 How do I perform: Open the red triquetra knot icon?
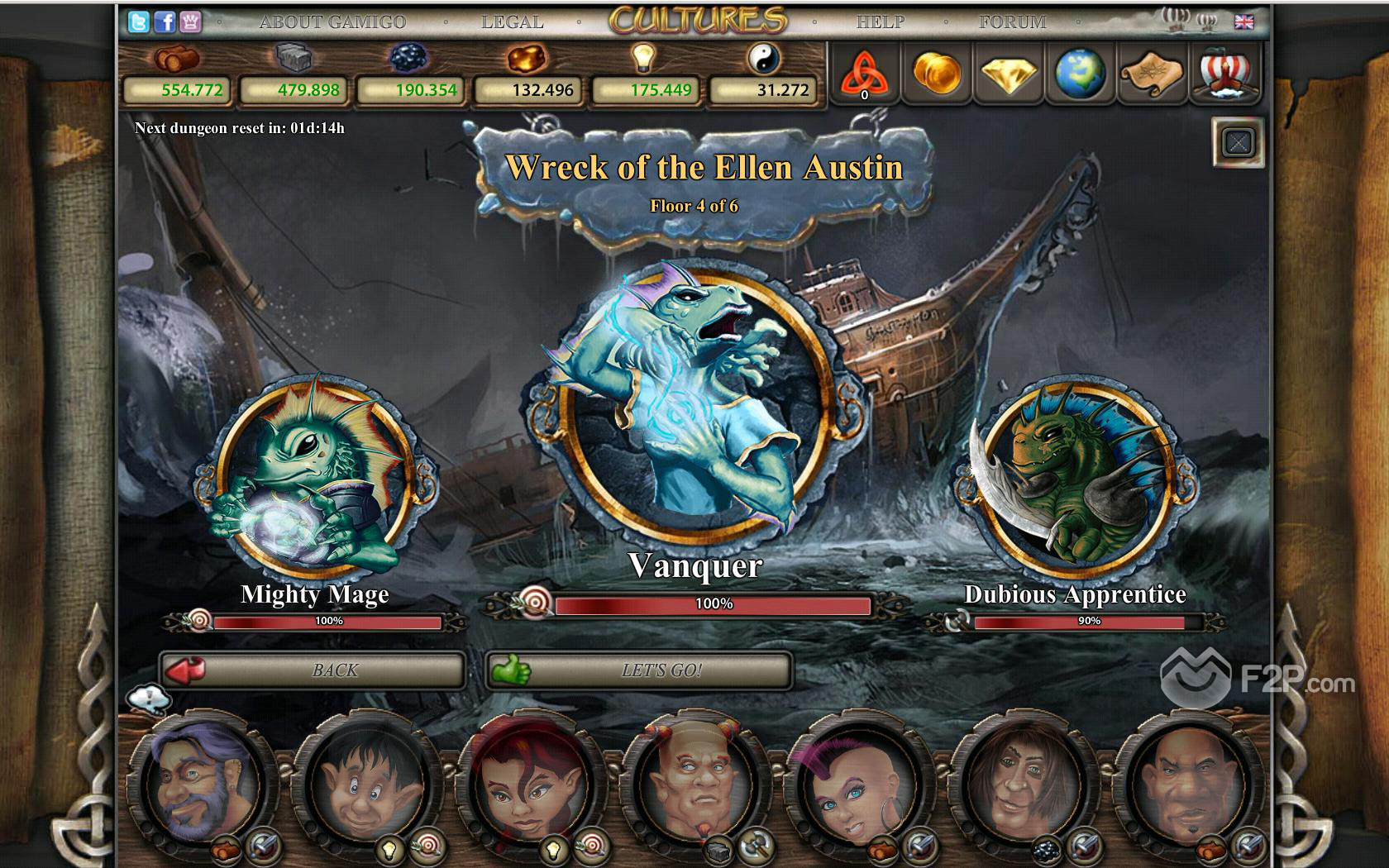pyautogui.click(x=864, y=74)
